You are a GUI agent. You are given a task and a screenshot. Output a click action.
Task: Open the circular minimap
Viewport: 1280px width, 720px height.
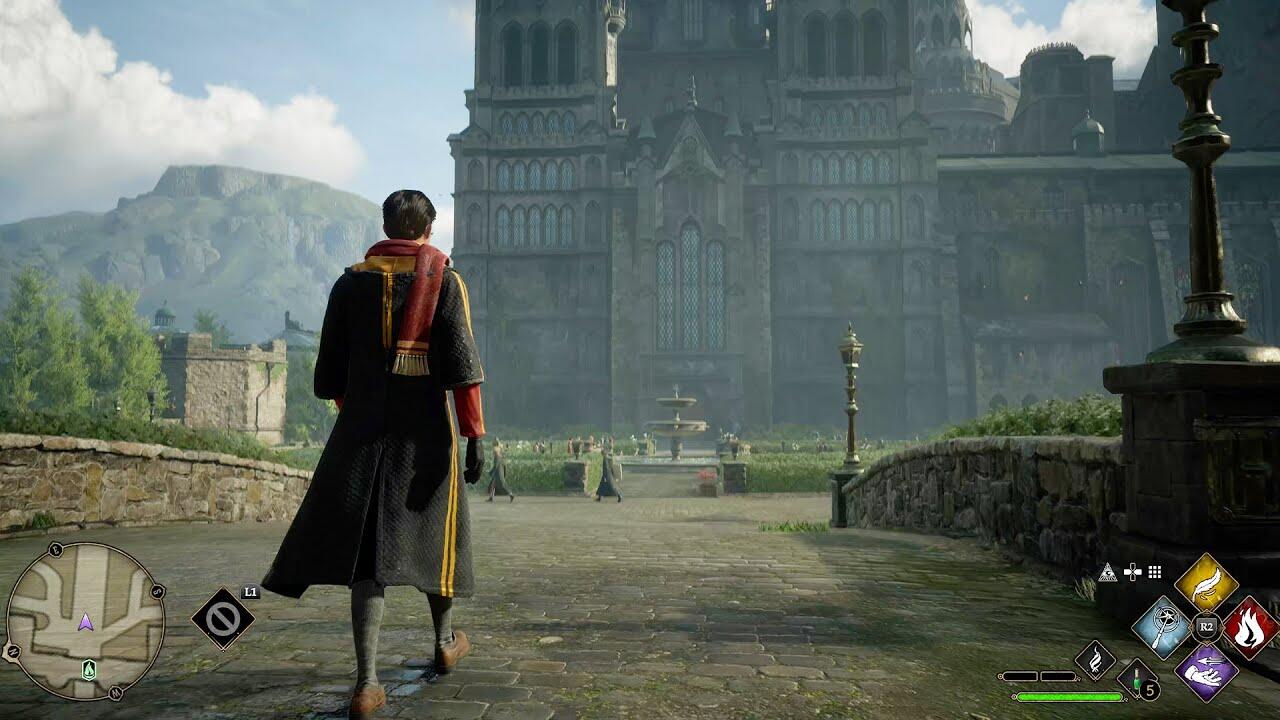tap(85, 621)
